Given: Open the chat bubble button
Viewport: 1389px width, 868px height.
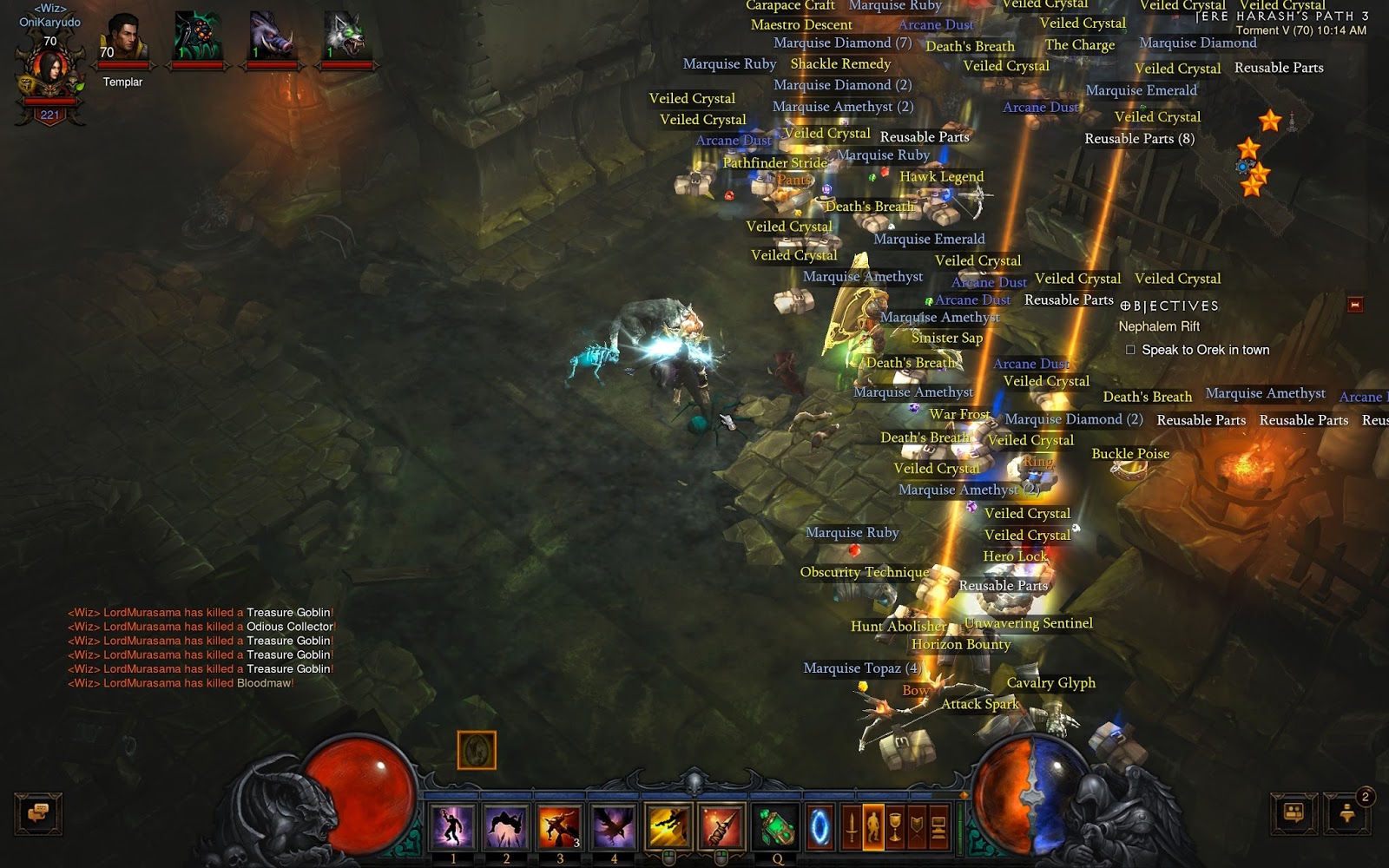Looking at the screenshot, I should (38, 813).
